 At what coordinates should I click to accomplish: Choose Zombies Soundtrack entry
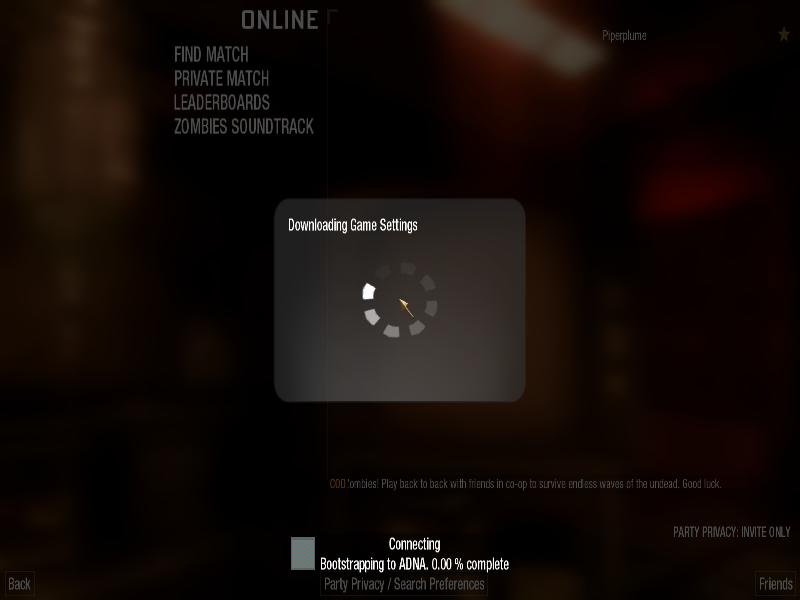(243, 127)
